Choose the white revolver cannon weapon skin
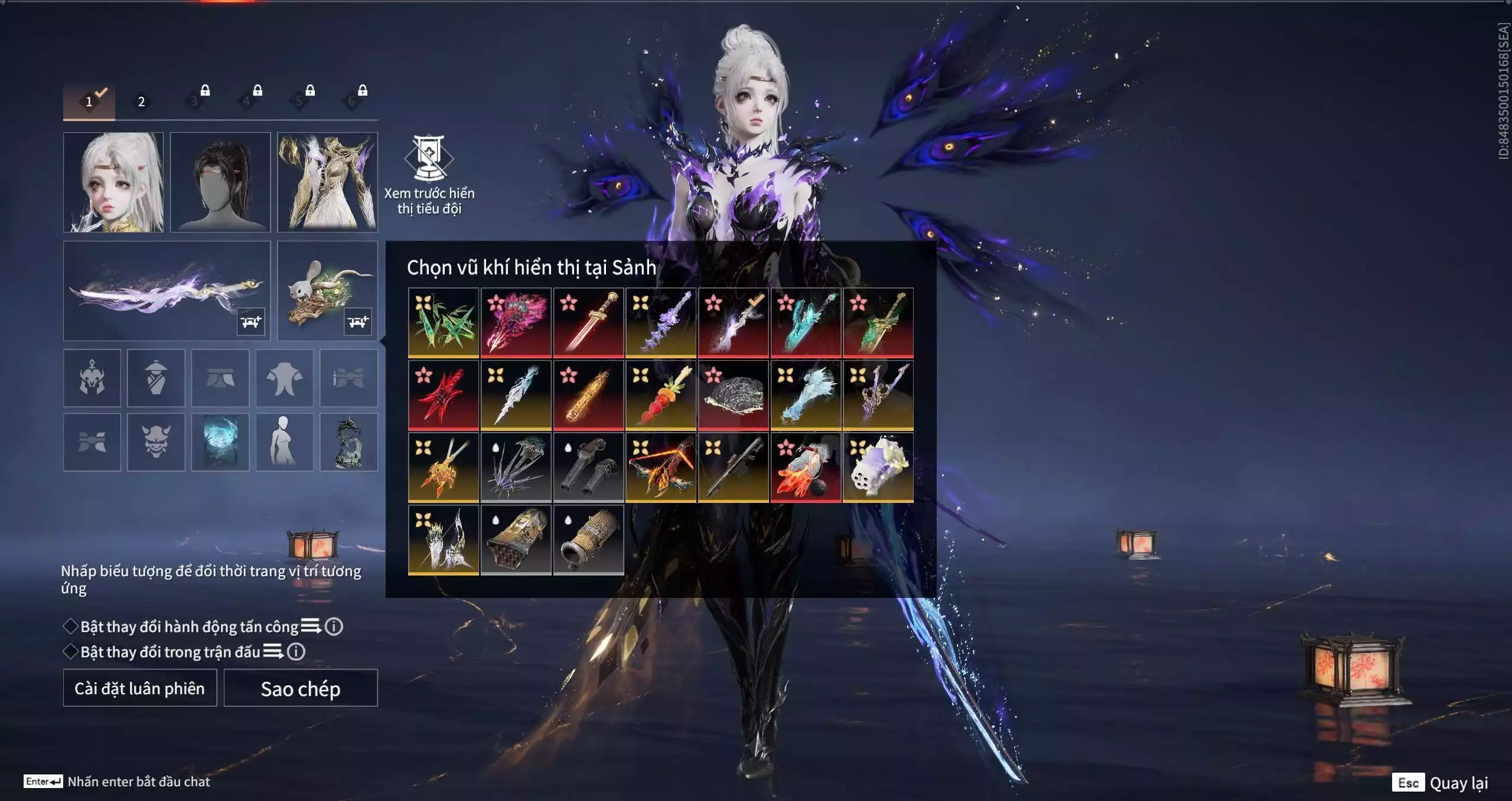This screenshot has height=801, width=1512. pos(878,467)
